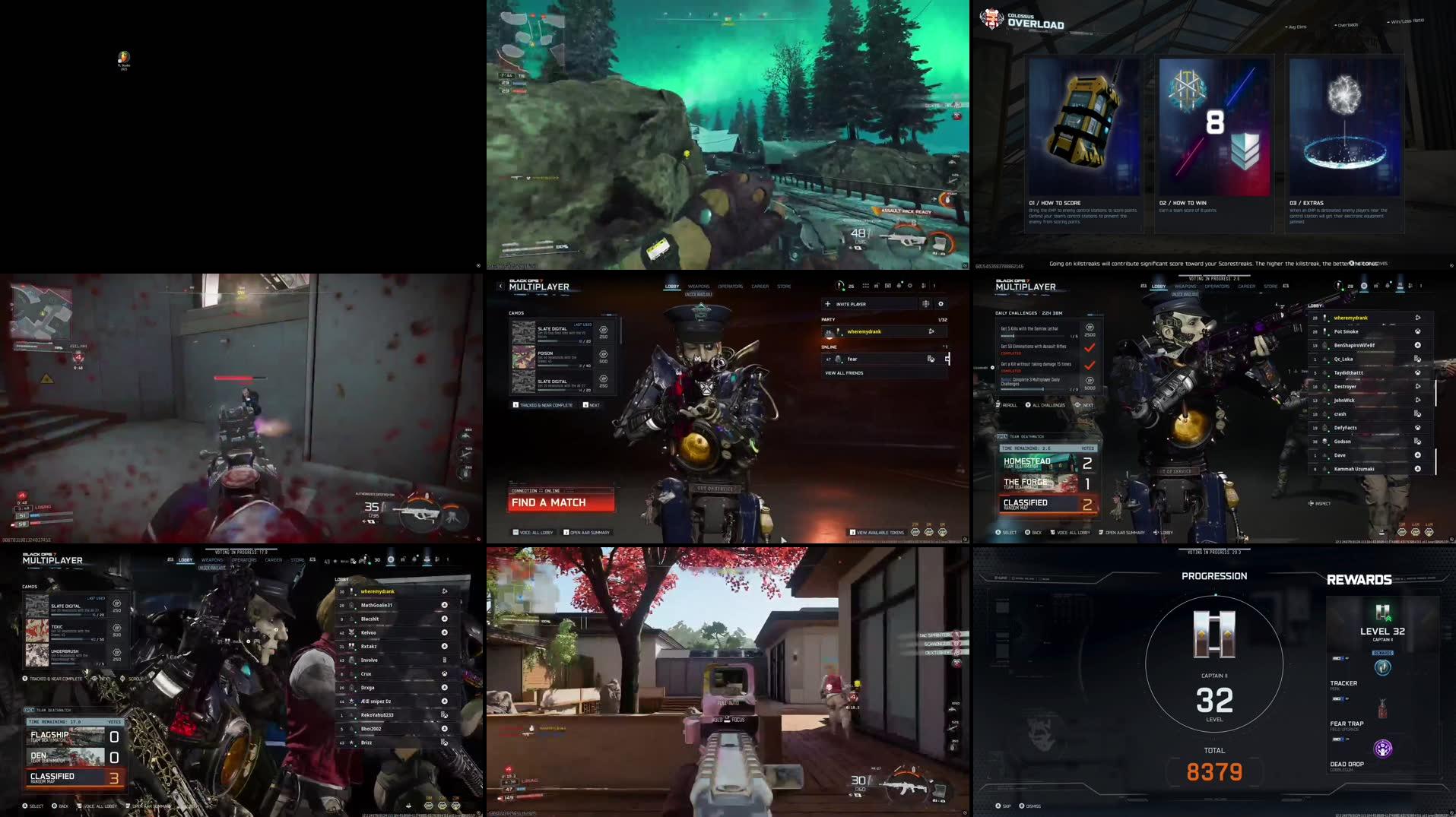Mute the Destroyer player in the lobby list

pyautogui.click(x=1418, y=386)
